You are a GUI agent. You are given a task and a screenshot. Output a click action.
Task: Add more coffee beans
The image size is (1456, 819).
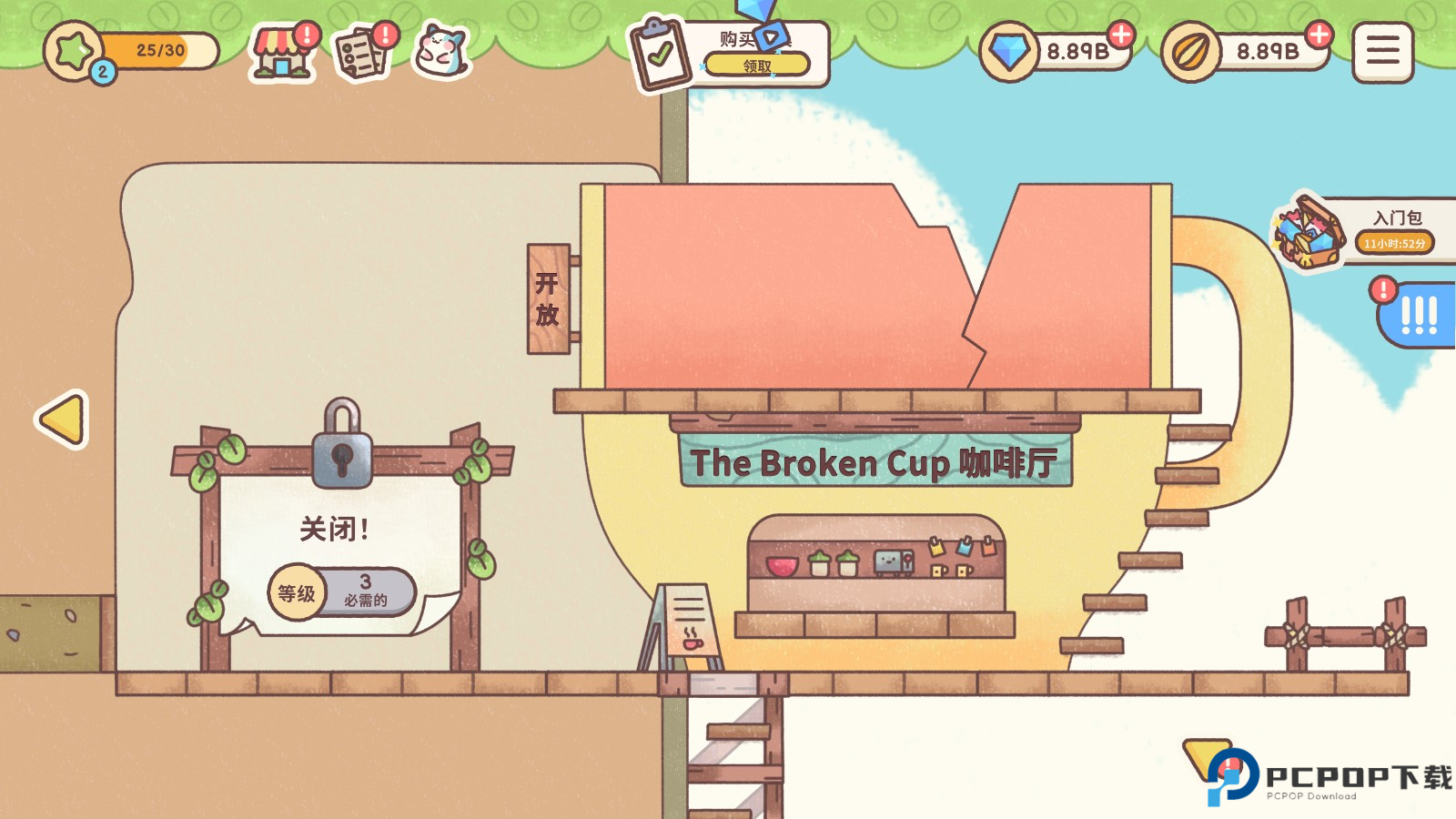click(x=1318, y=35)
